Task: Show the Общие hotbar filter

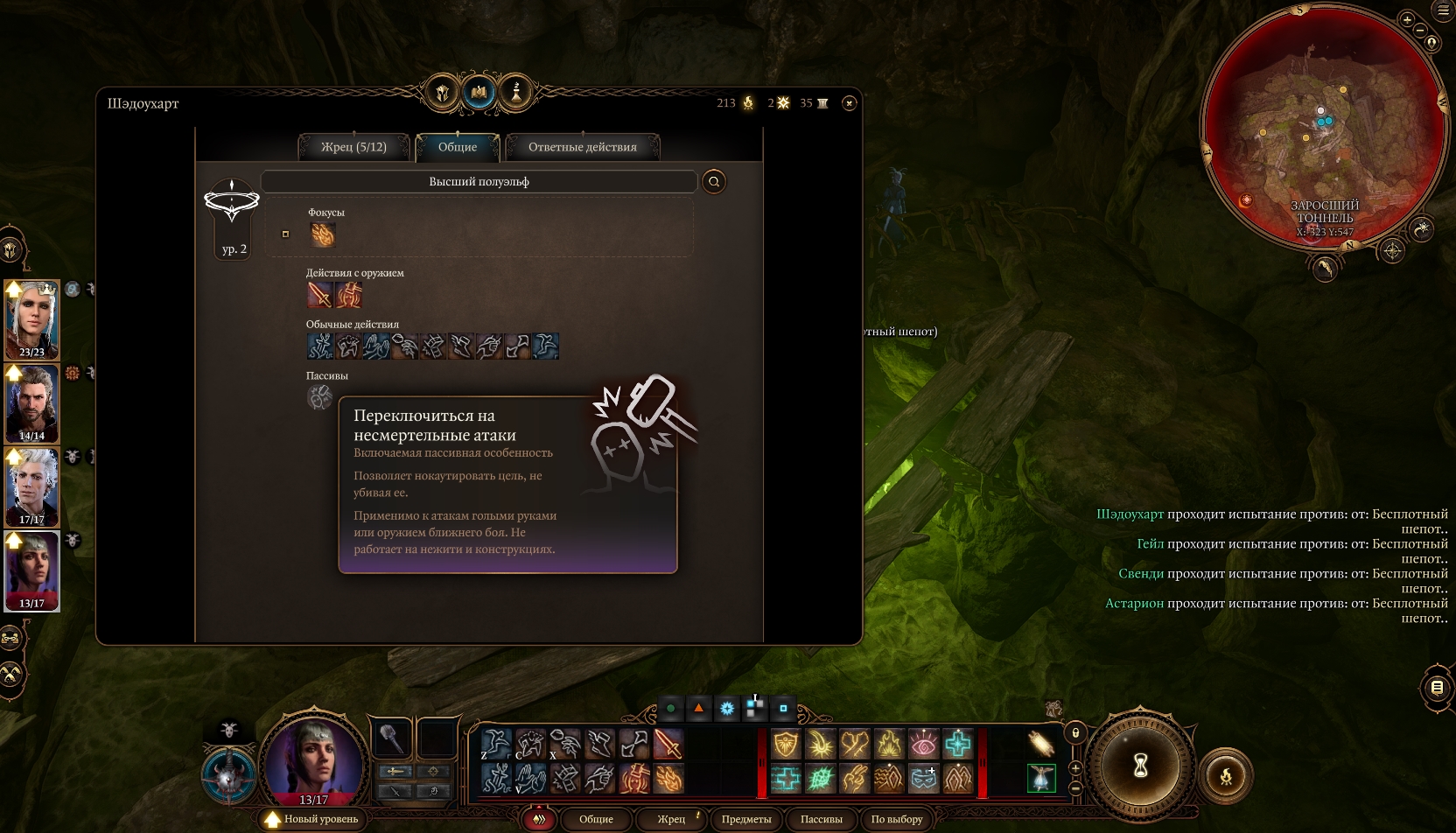Action: (596, 819)
